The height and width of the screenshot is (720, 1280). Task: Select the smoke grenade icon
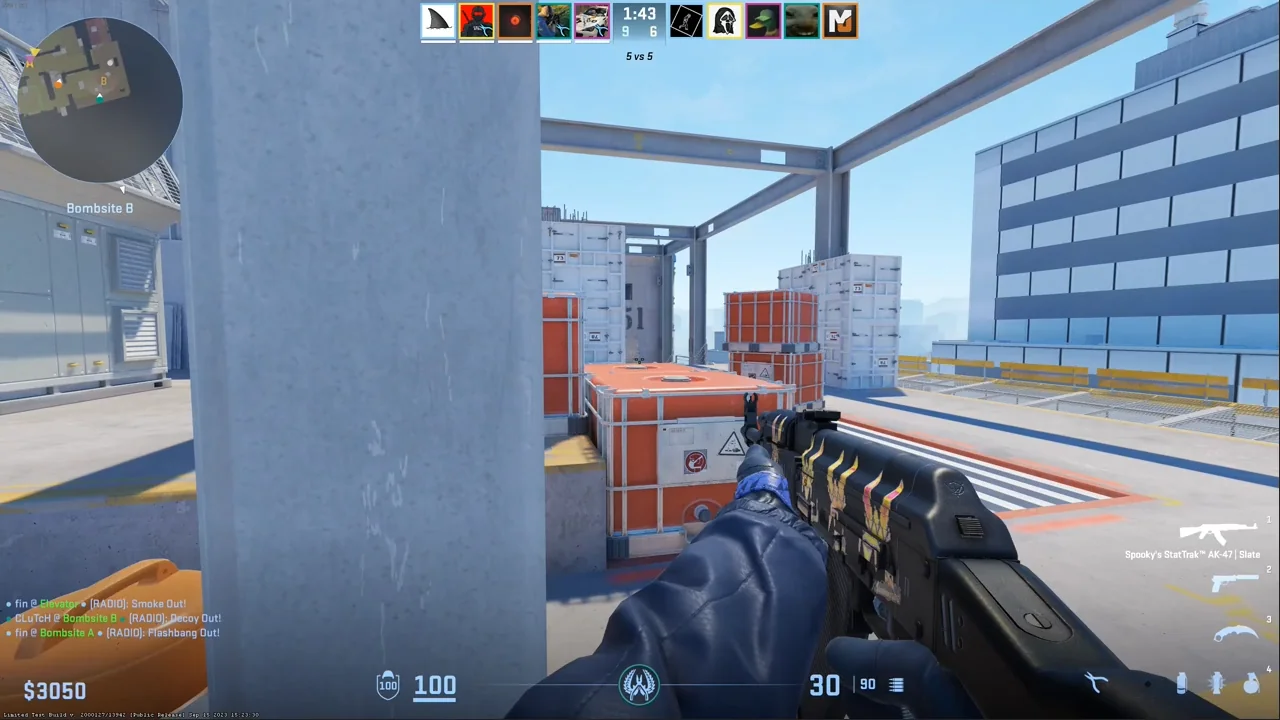pos(1183,684)
